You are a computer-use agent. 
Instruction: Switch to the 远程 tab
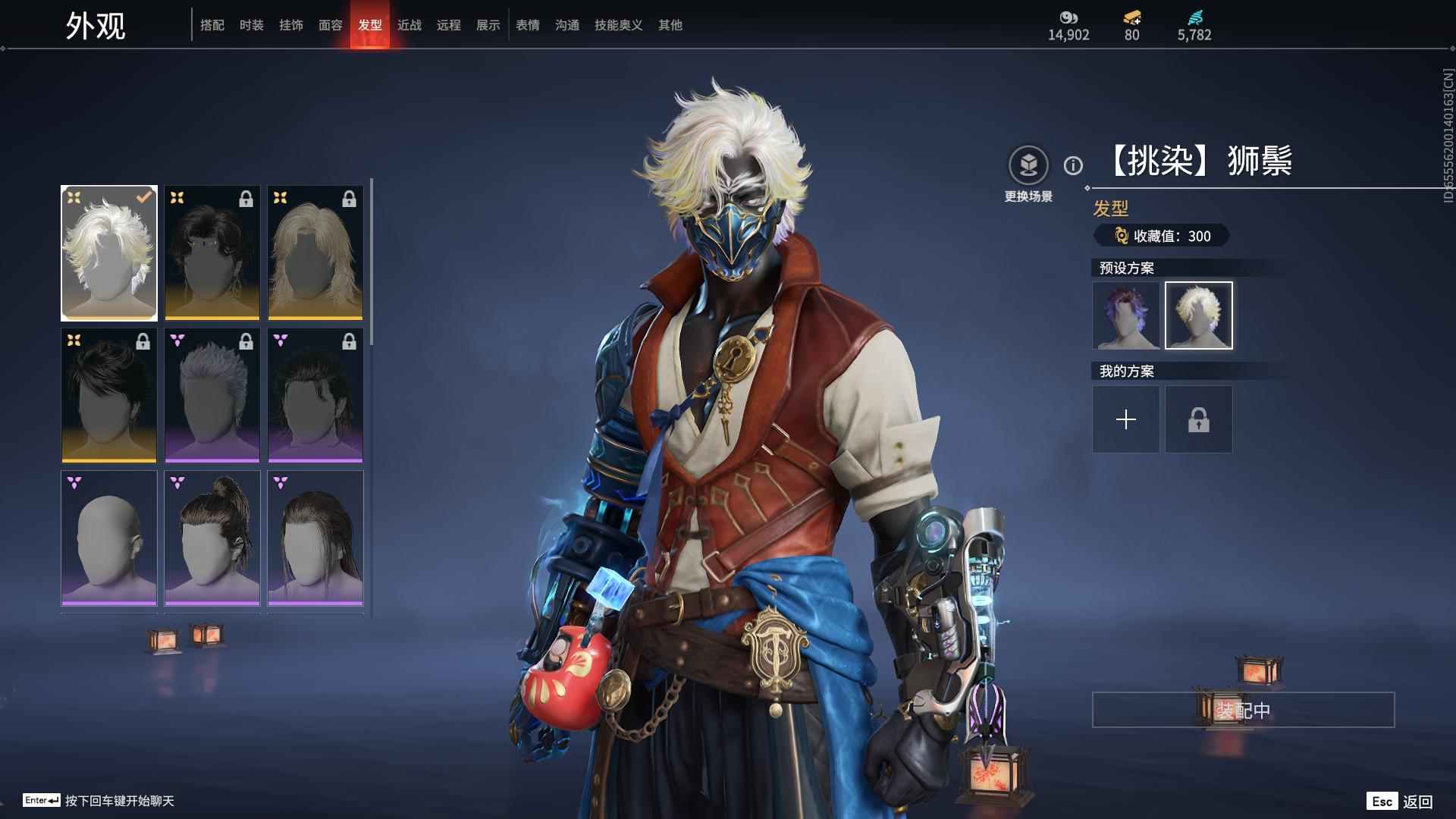[x=449, y=25]
